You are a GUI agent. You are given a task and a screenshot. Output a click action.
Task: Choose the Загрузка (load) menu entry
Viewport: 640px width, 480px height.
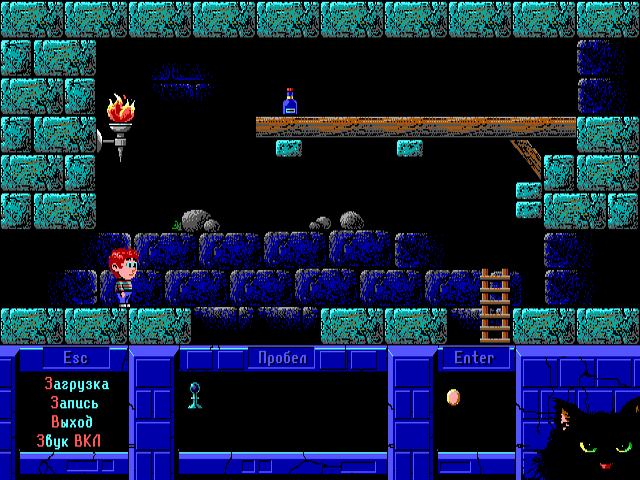(76, 384)
